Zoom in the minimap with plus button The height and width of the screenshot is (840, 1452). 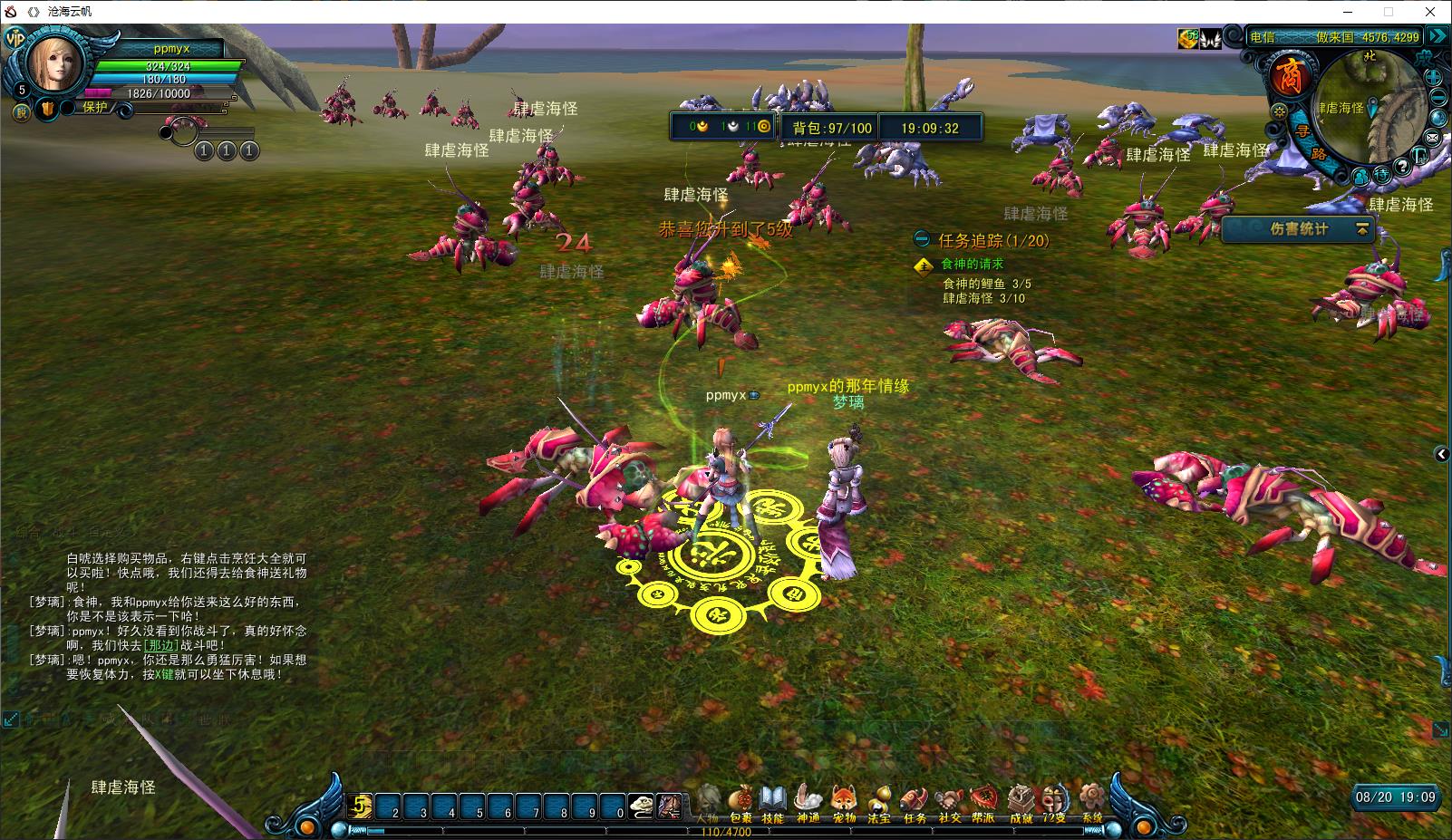point(1435,77)
